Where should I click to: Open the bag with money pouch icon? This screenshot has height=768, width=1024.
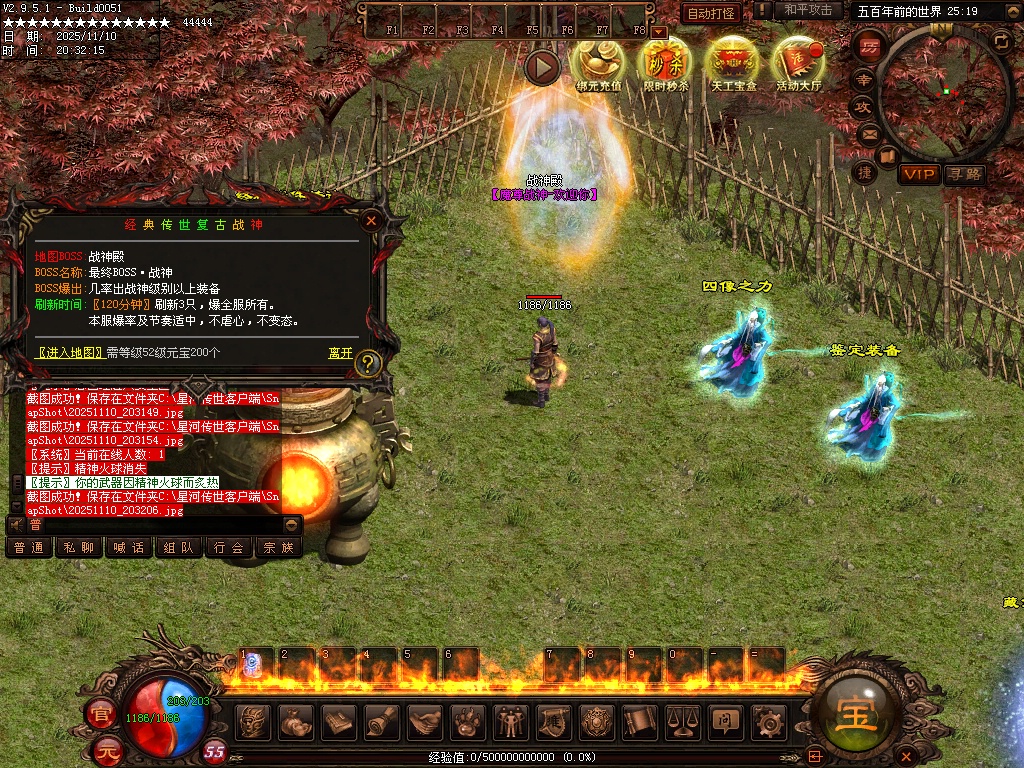tap(295, 721)
